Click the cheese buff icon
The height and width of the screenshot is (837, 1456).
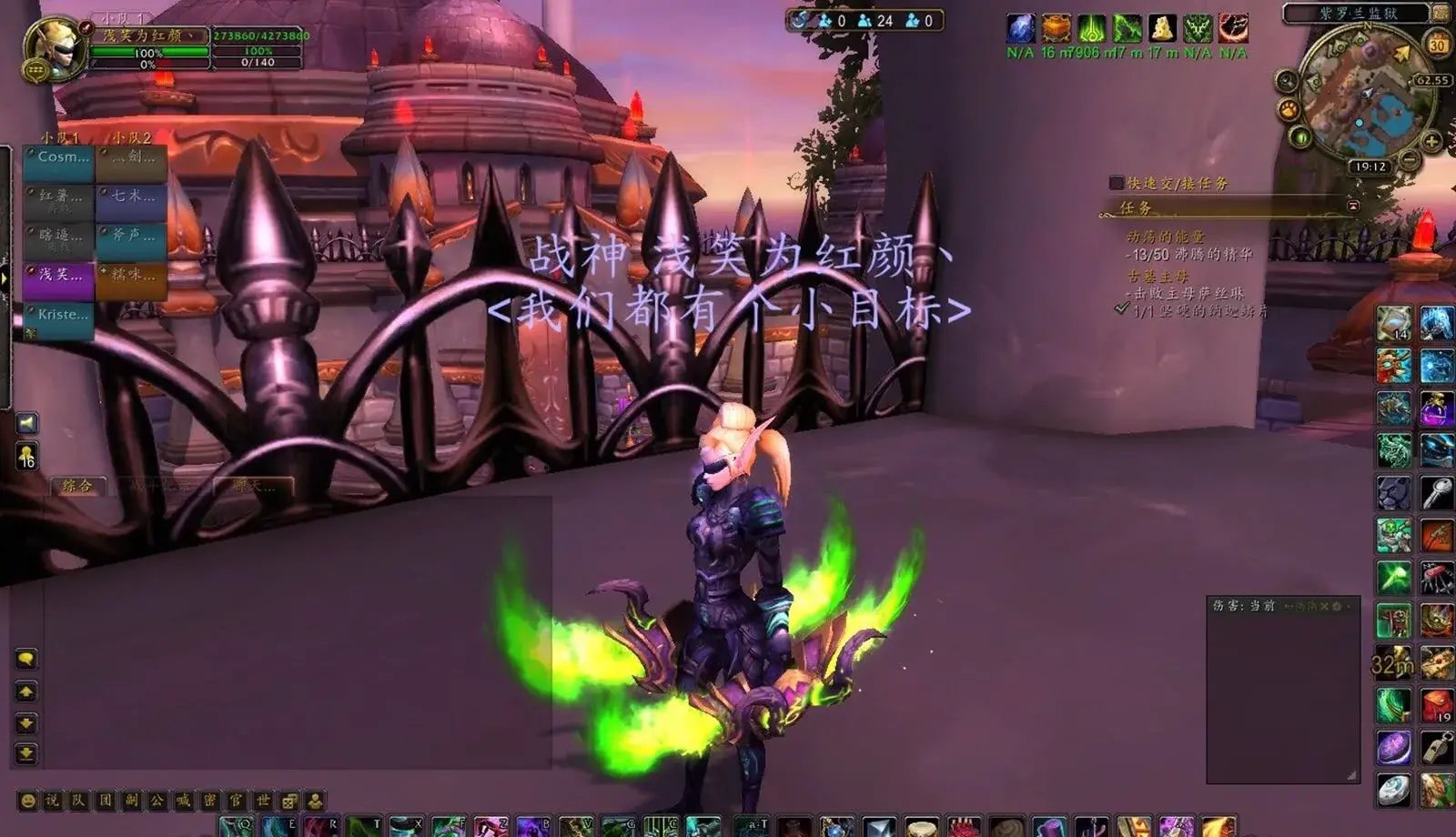(x=1161, y=28)
